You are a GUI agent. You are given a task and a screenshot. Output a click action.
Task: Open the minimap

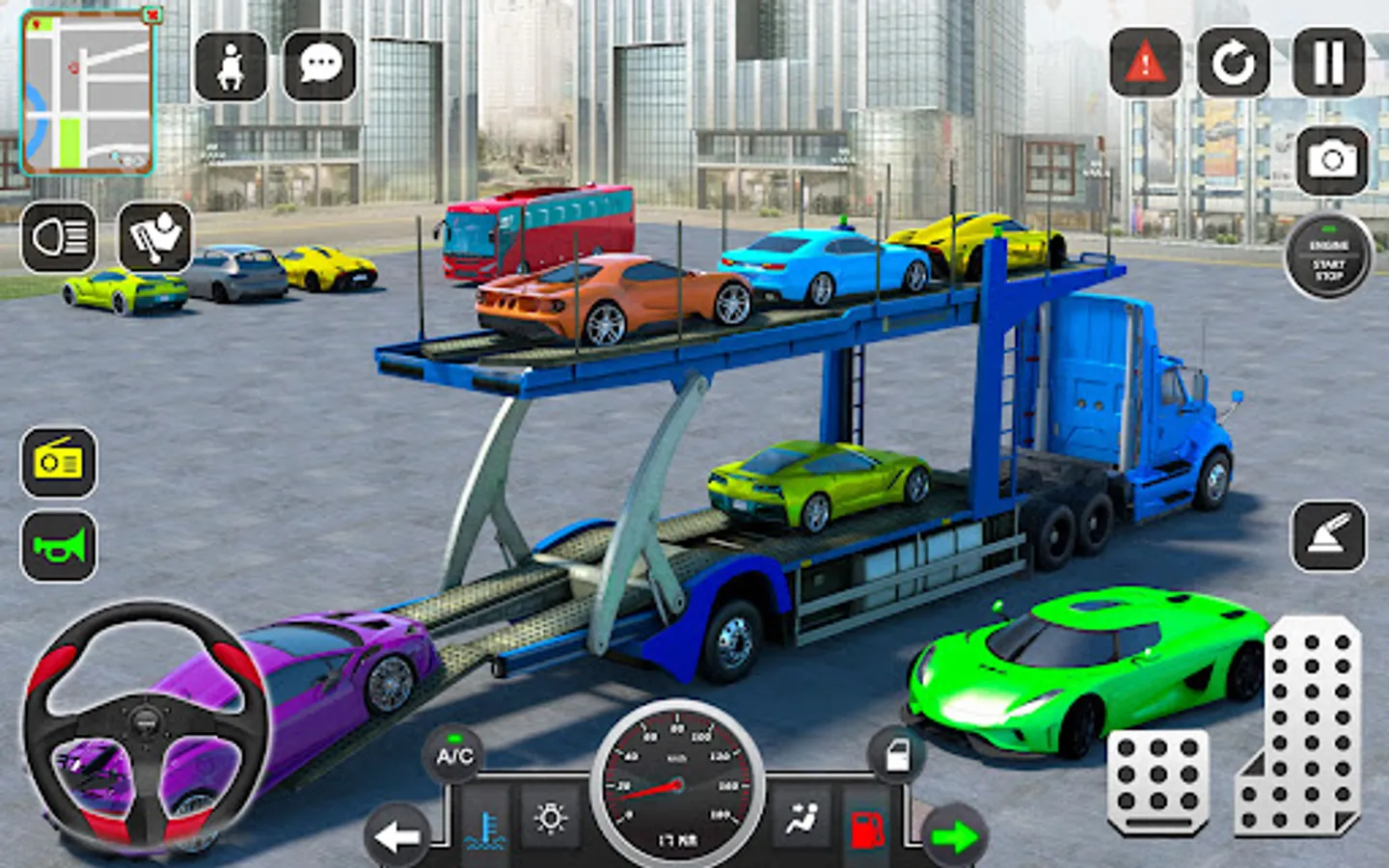click(87, 94)
